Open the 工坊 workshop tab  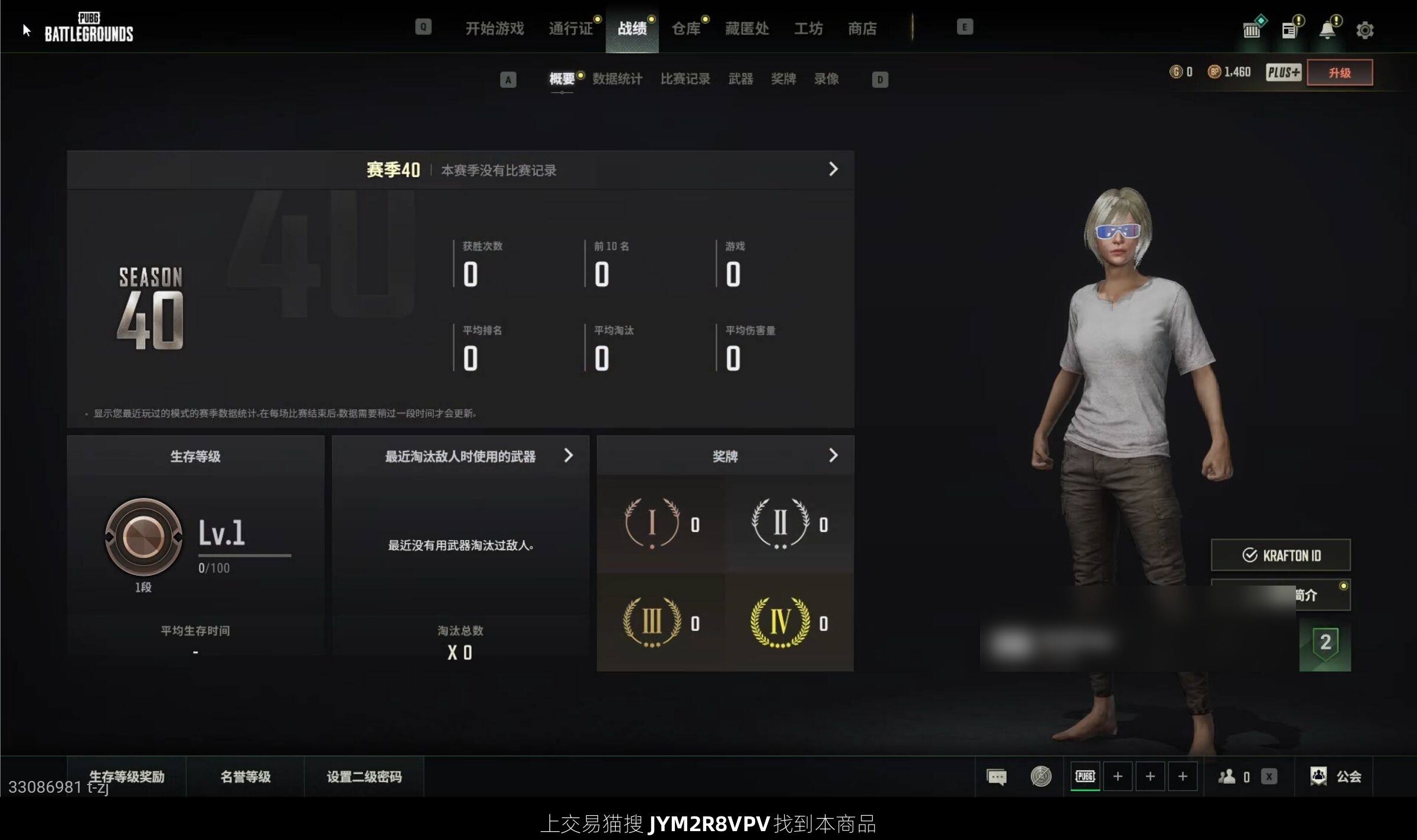pos(808,28)
